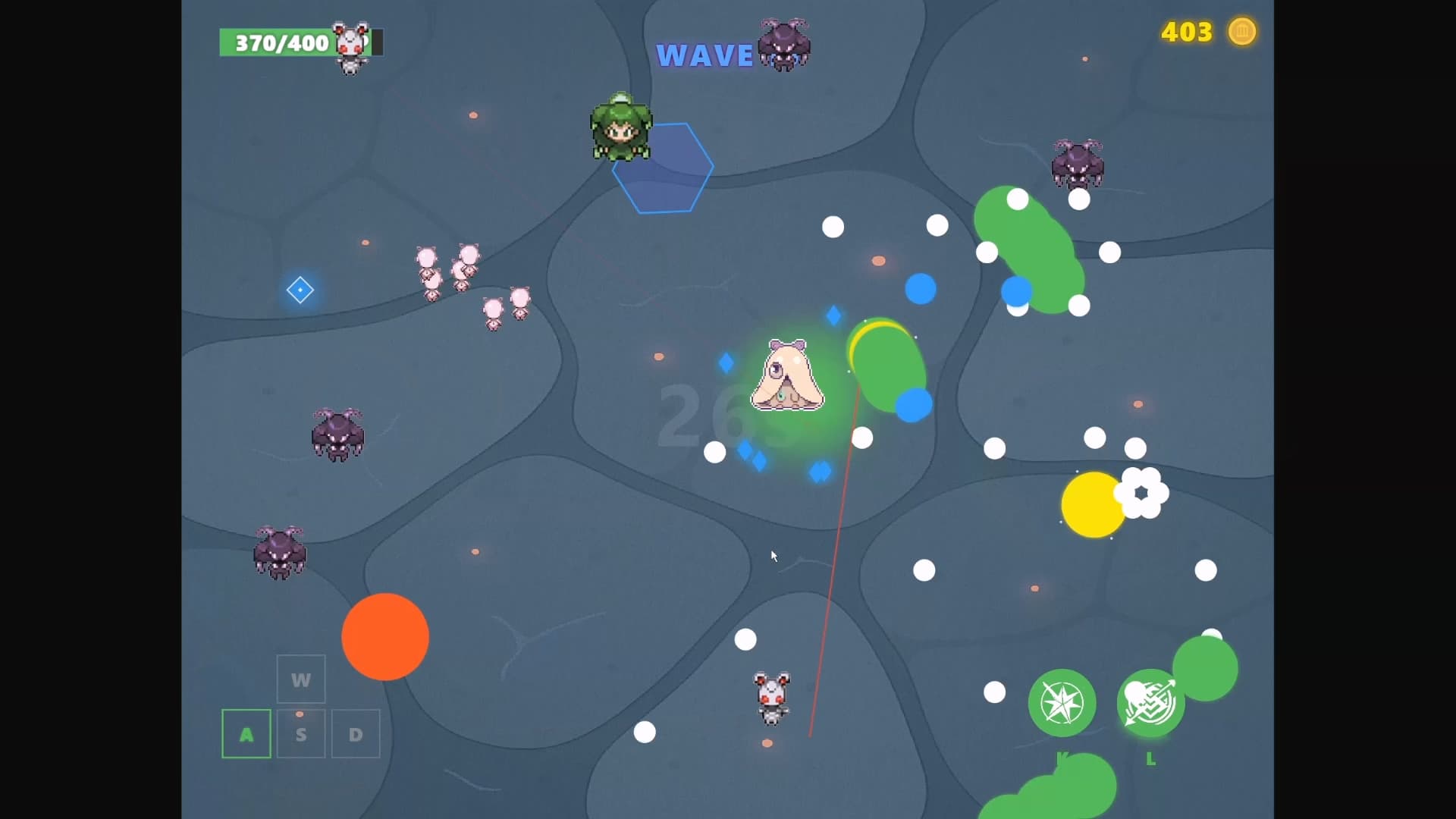Click the D key indicator

[355, 733]
